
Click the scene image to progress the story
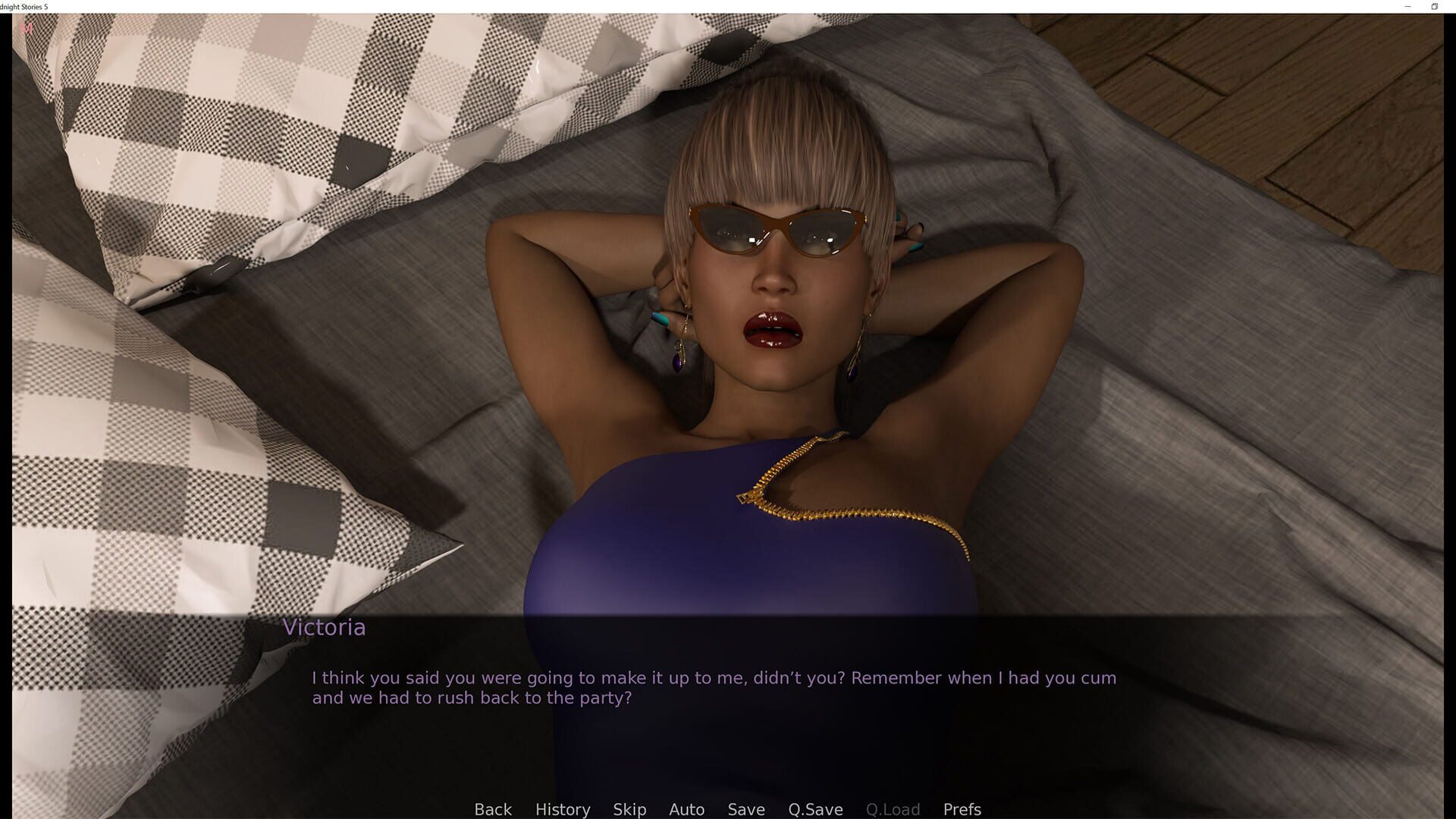click(x=728, y=303)
